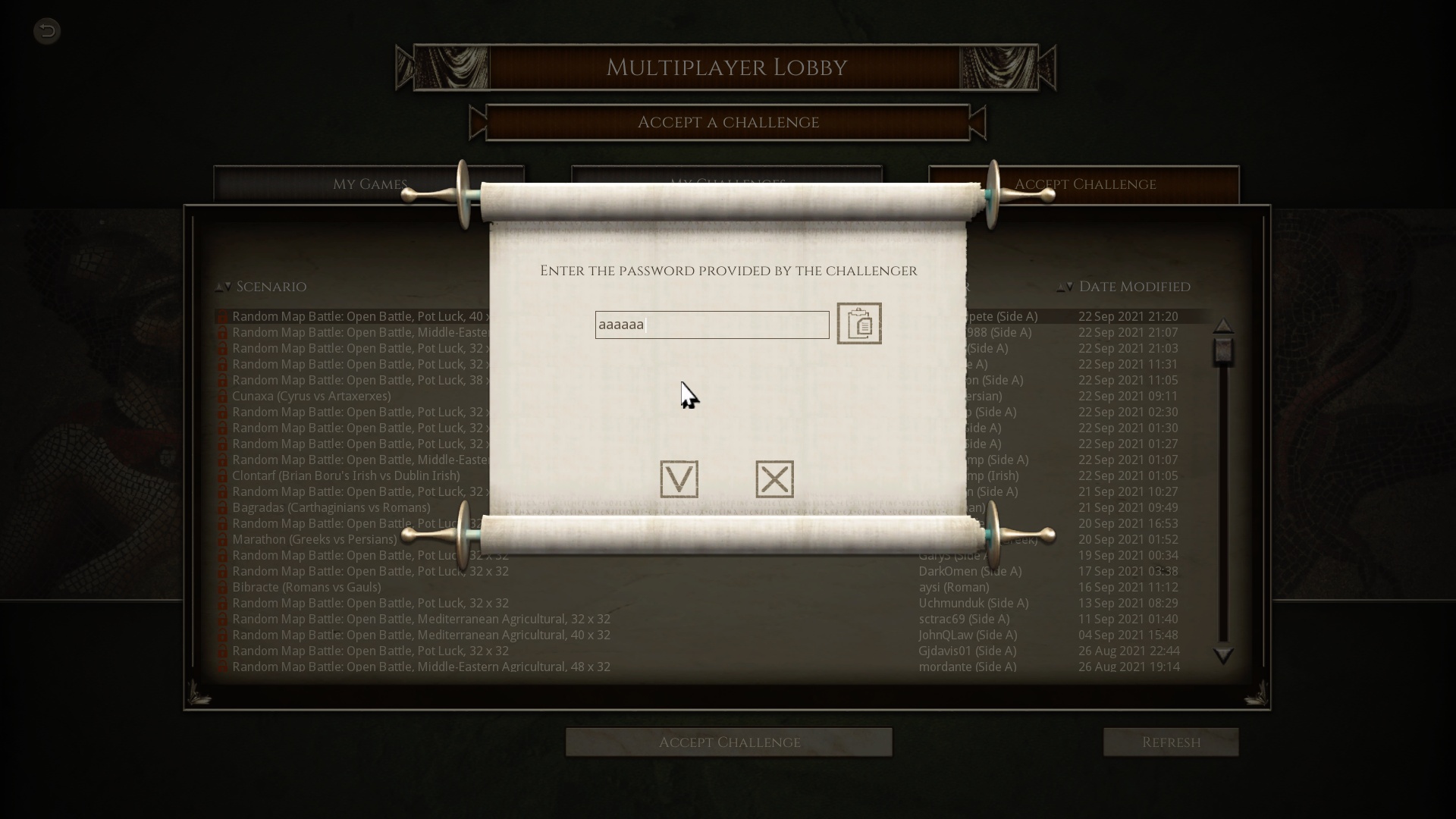Select the Cunaxa (Cyrus vs Artaxerxes) scenario

click(313, 396)
